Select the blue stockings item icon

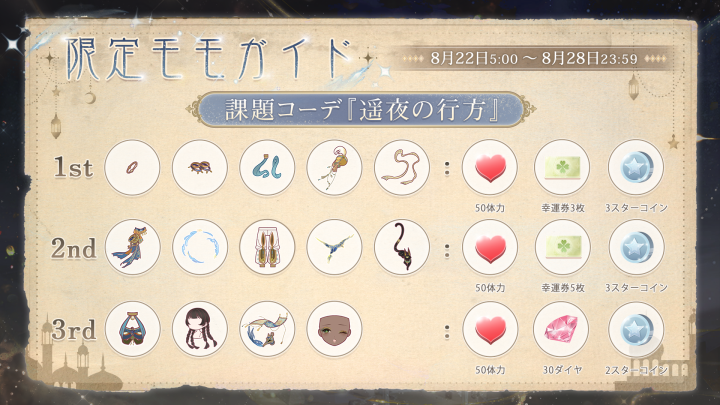266,166
